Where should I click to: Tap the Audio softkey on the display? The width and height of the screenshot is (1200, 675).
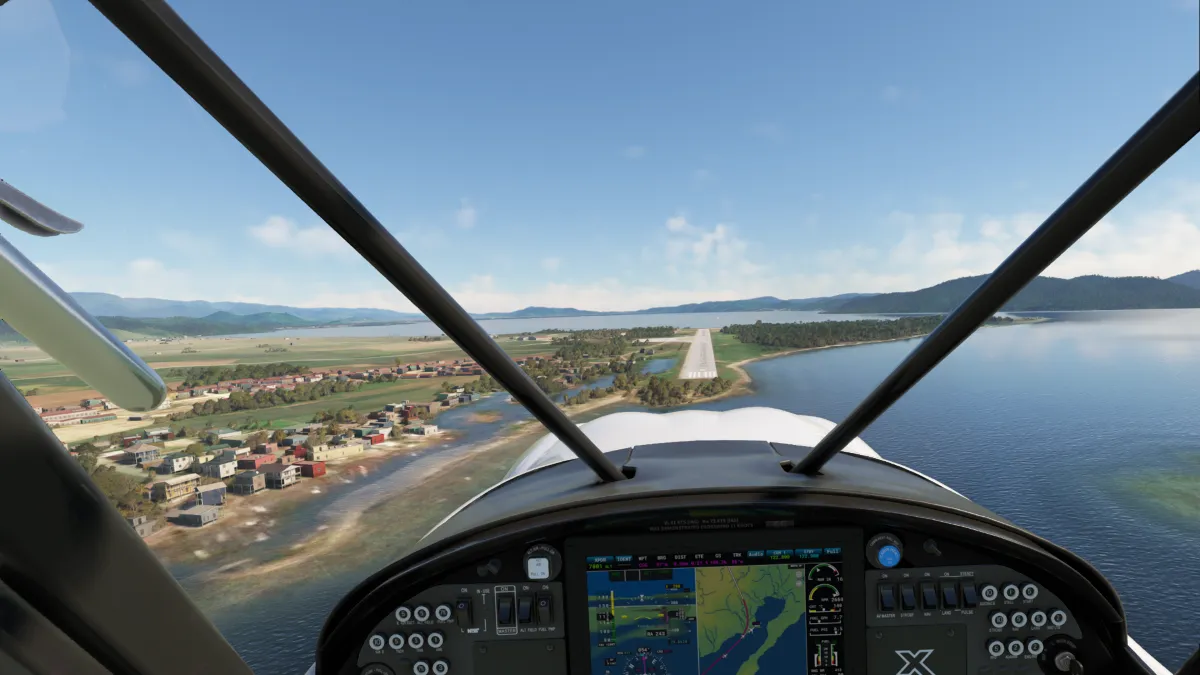[x=754, y=553]
